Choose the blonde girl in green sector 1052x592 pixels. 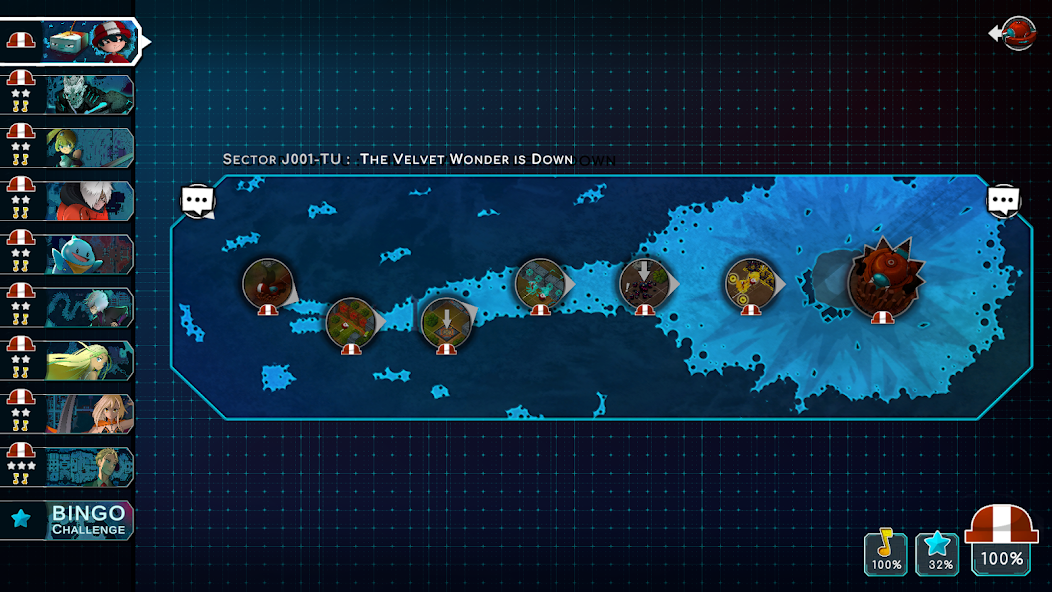click(88, 148)
